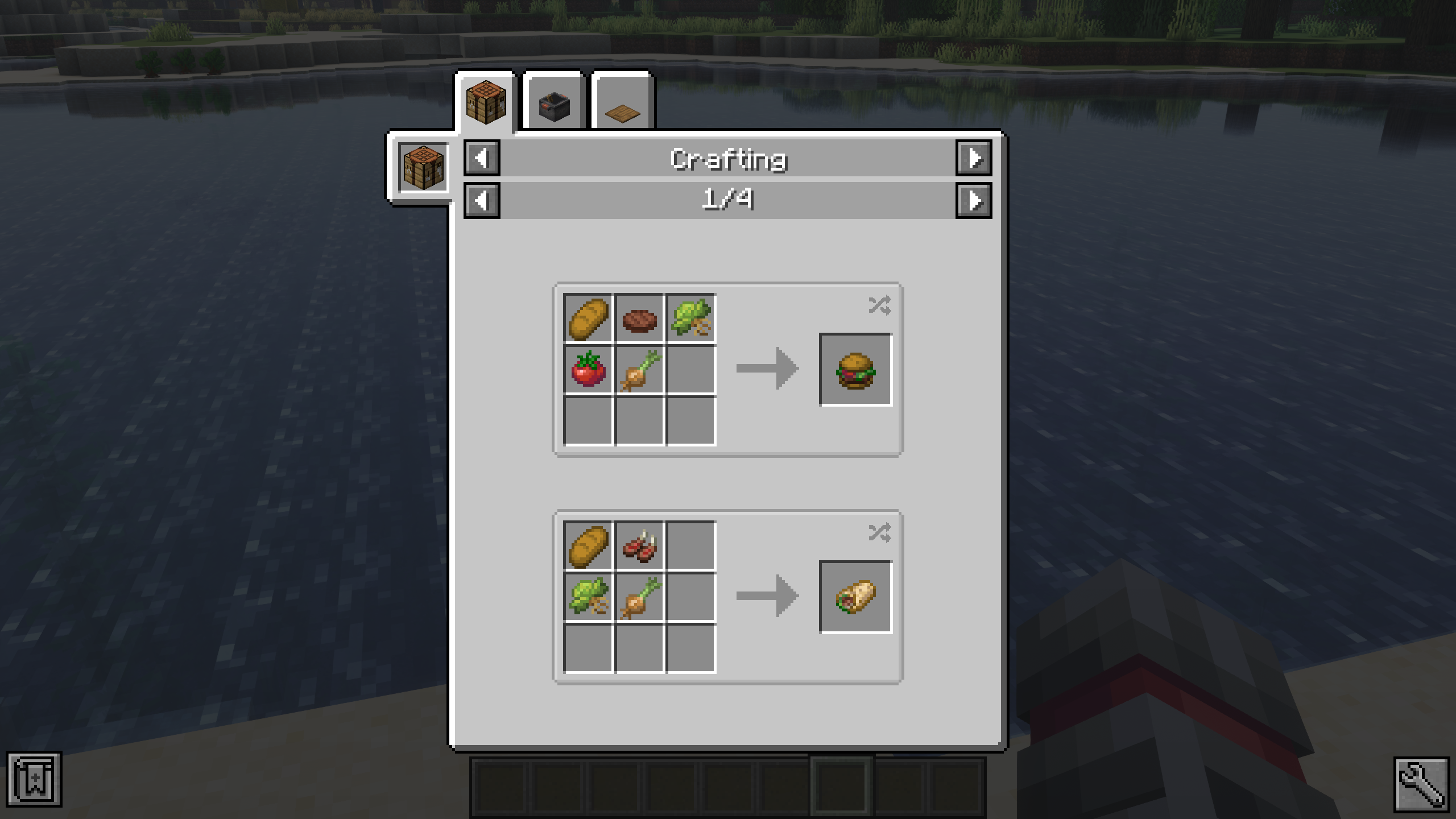Click the crafting table catalyst icon
The image size is (1456, 819).
pos(423,168)
